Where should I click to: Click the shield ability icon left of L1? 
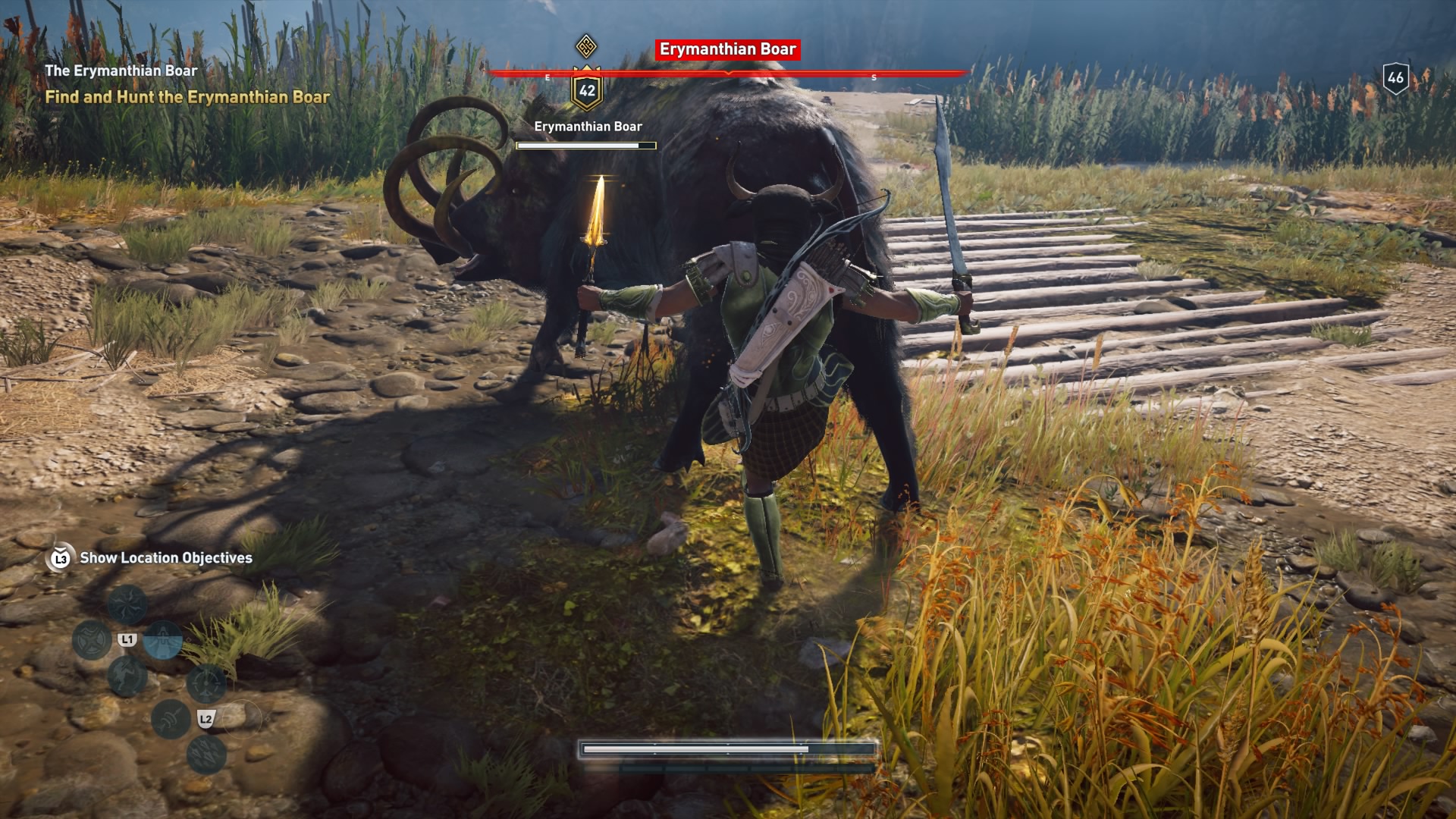coord(91,641)
